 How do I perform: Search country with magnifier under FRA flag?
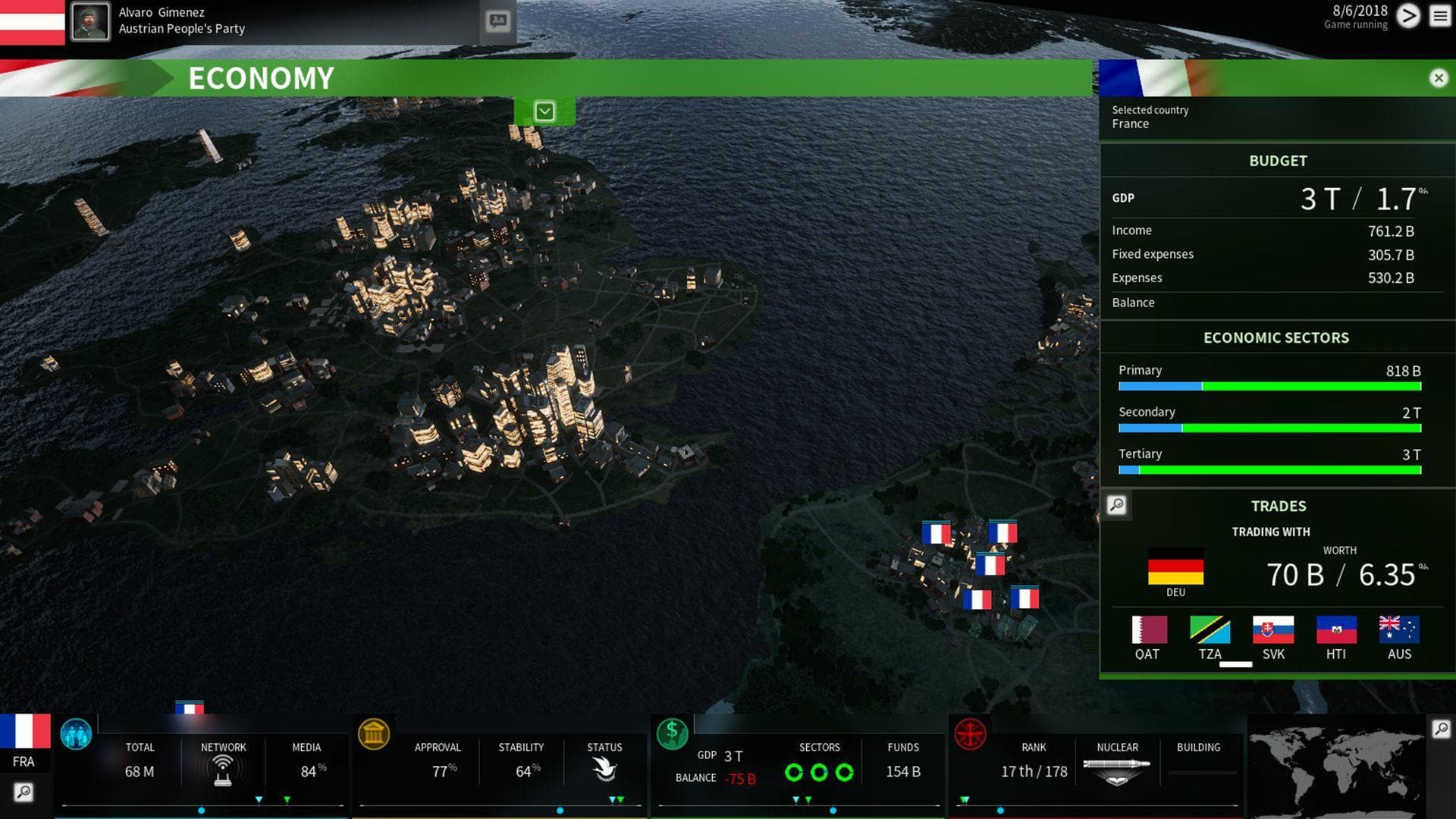[x=24, y=793]
